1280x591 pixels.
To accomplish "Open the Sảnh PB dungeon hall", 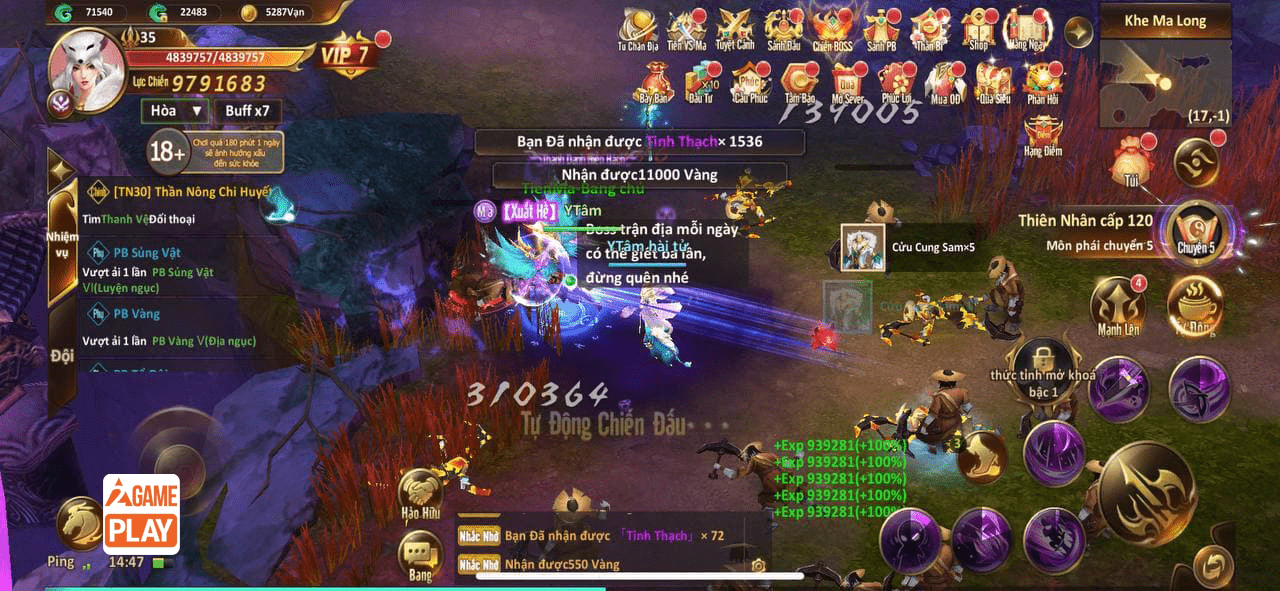I will [x=881, y=30].
